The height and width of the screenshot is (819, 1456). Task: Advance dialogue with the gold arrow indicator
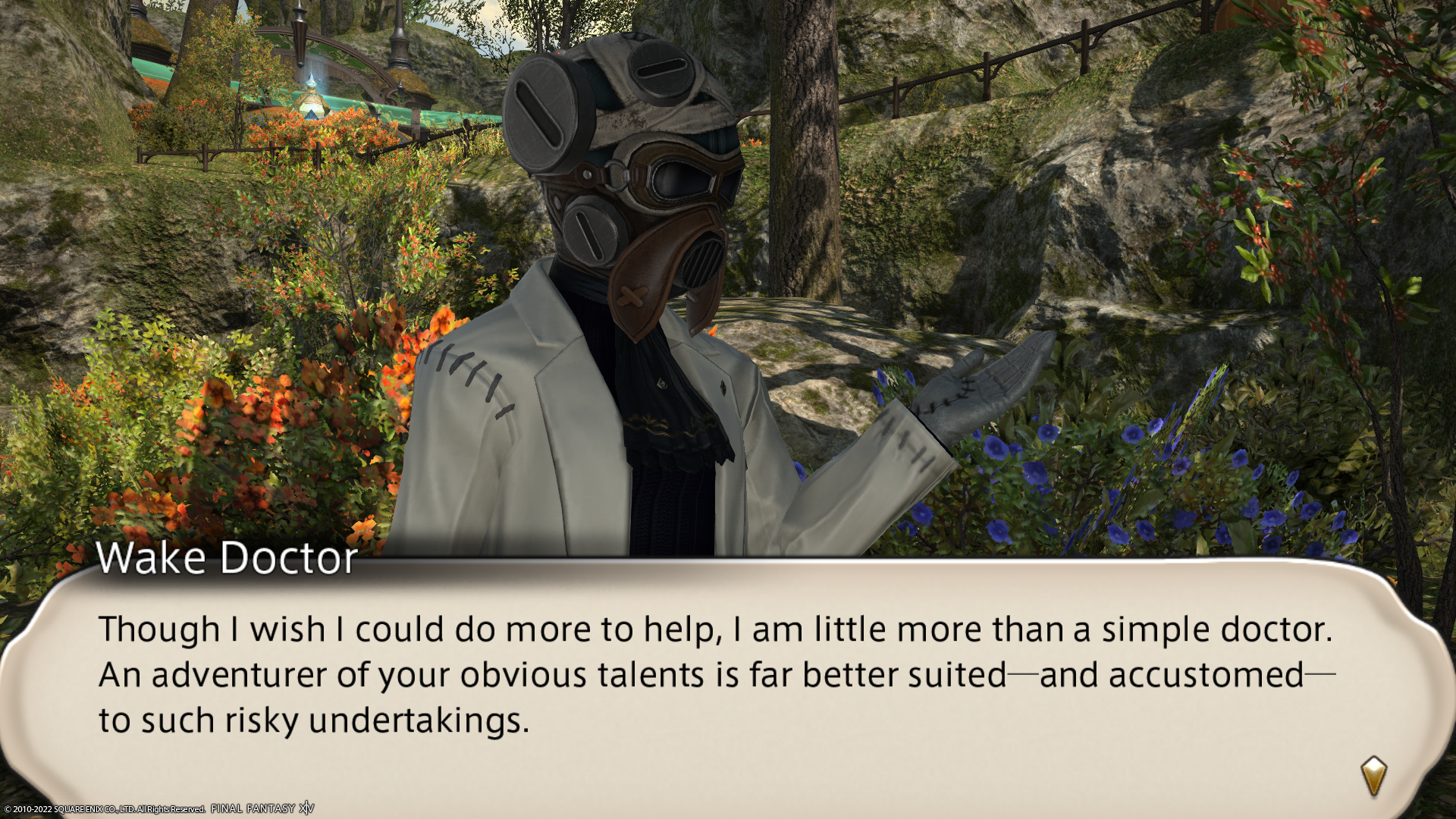(x=1373, y=776)
